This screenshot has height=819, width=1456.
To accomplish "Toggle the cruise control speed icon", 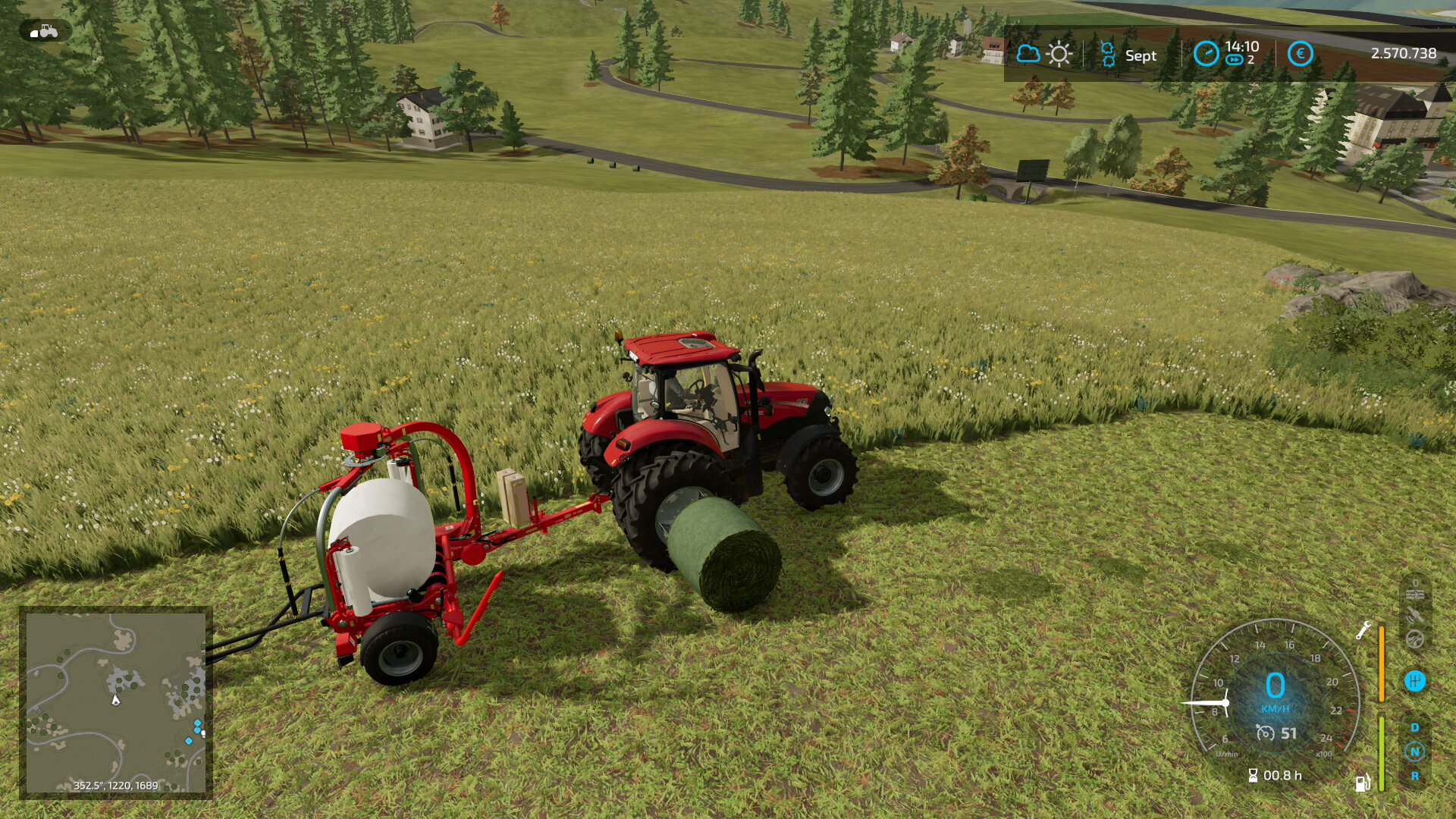I will click(1265, 733).
